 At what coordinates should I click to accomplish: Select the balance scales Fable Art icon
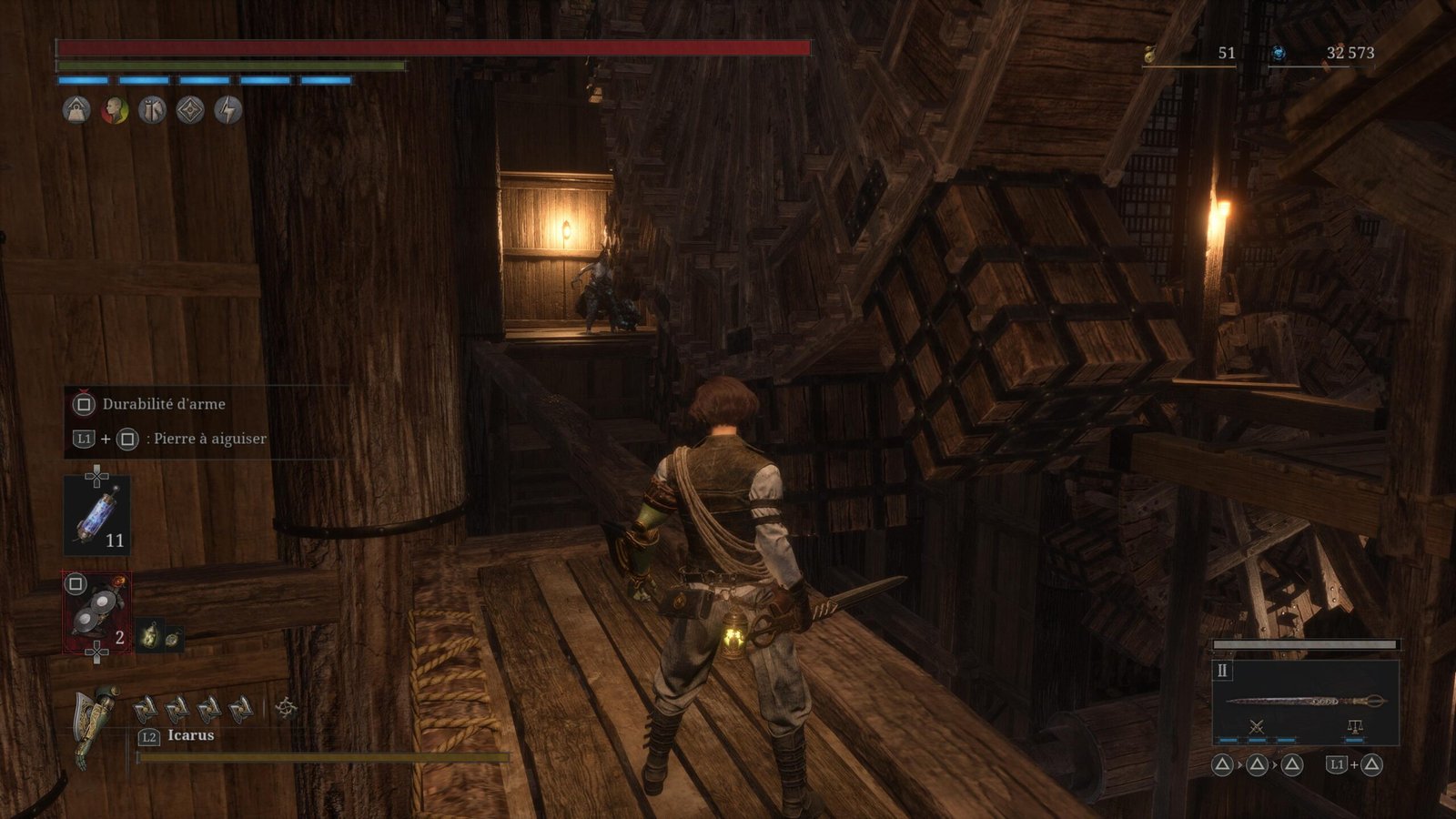[1354, 726]
